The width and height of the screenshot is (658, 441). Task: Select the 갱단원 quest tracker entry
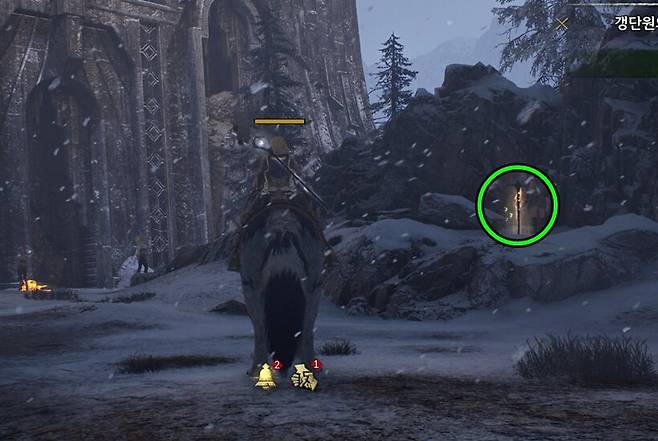point(630,21)
